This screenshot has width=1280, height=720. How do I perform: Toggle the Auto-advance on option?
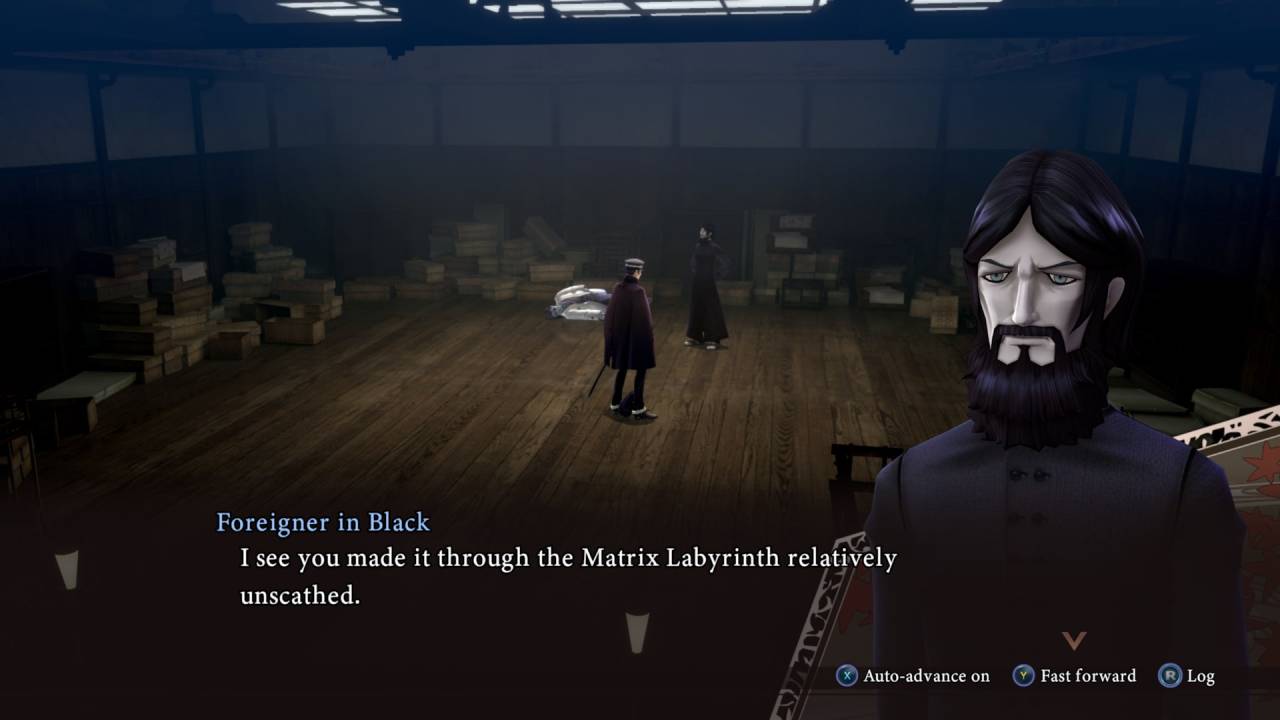[x=914, y=676]
